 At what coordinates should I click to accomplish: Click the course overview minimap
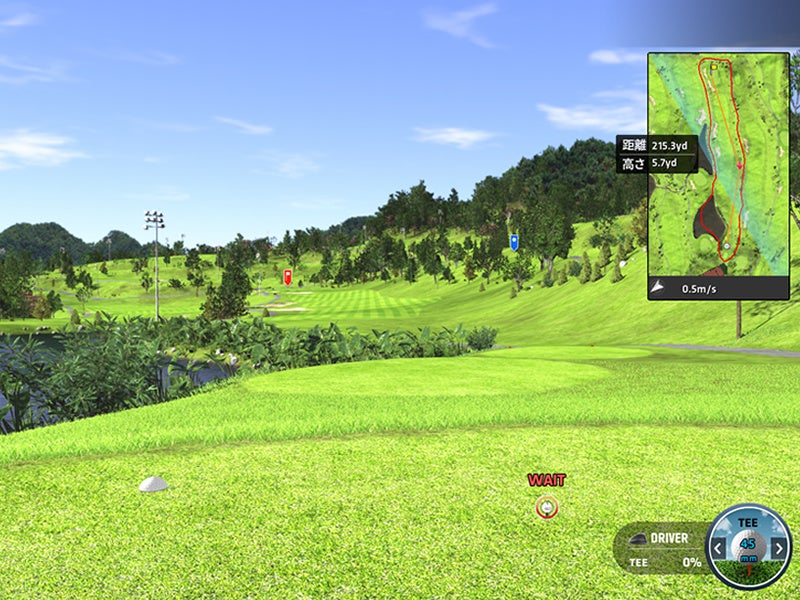click(x=718, y=165)
